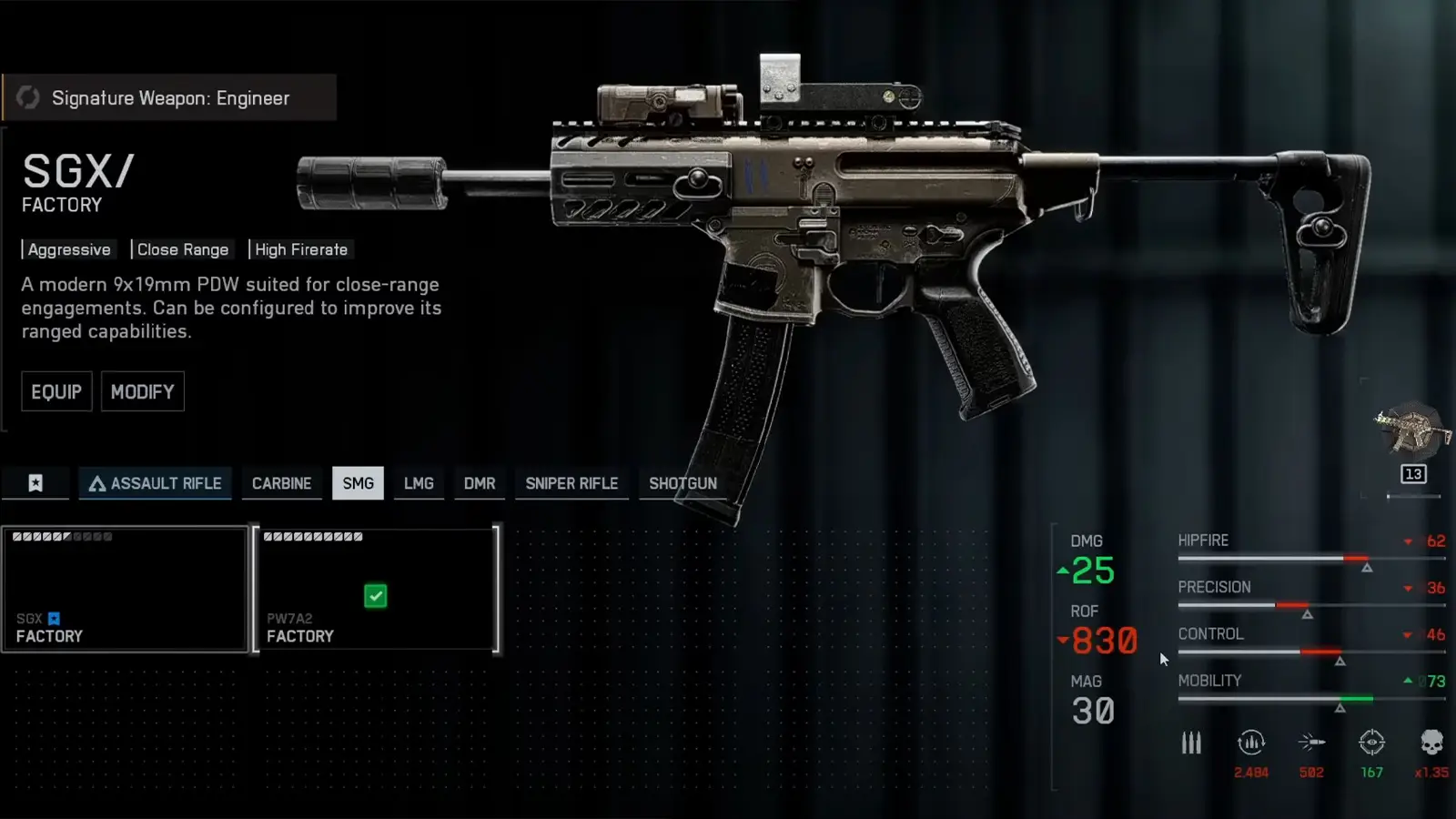Open the CARBINE weapons tab

(281, 483)
